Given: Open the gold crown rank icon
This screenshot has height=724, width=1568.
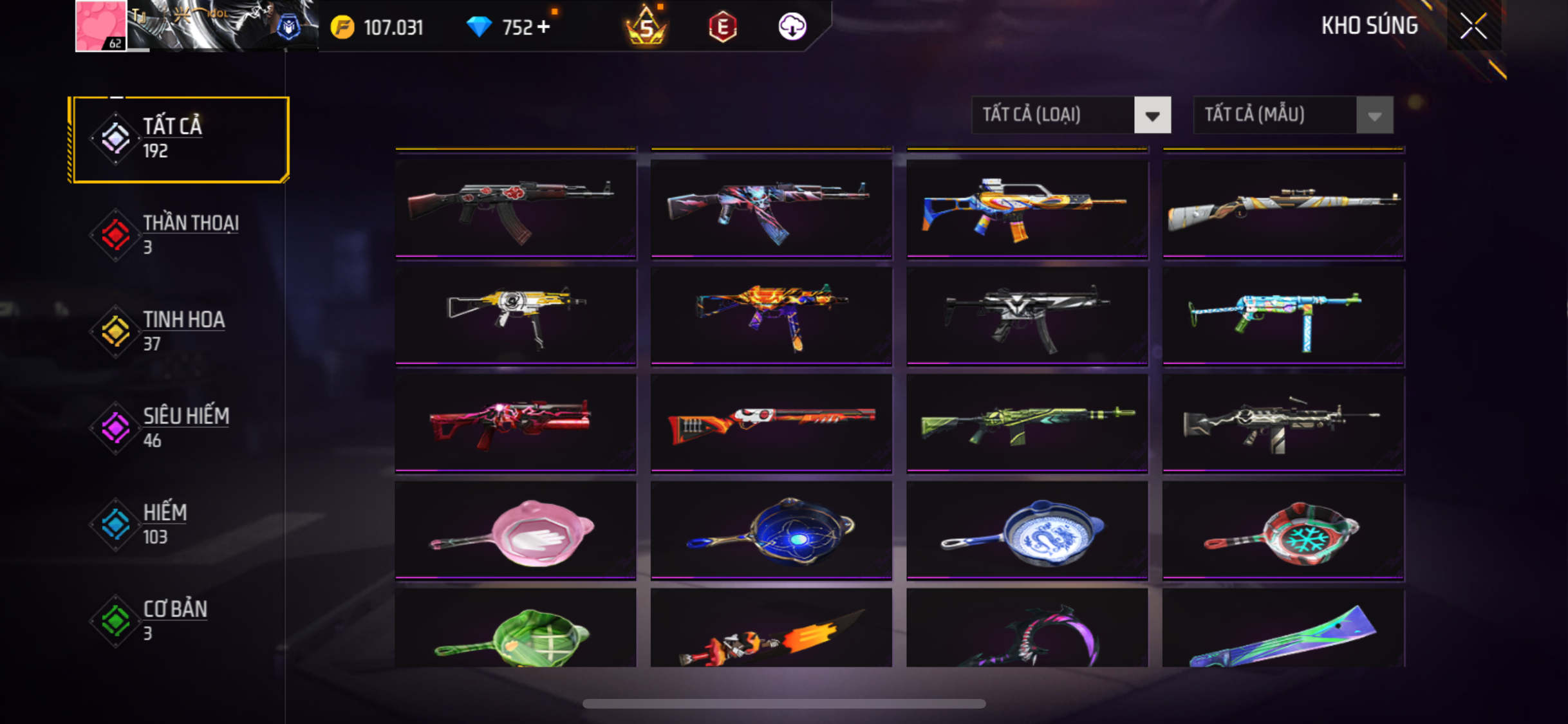Looking at the screenshot, I should click(x=646, y=27).
